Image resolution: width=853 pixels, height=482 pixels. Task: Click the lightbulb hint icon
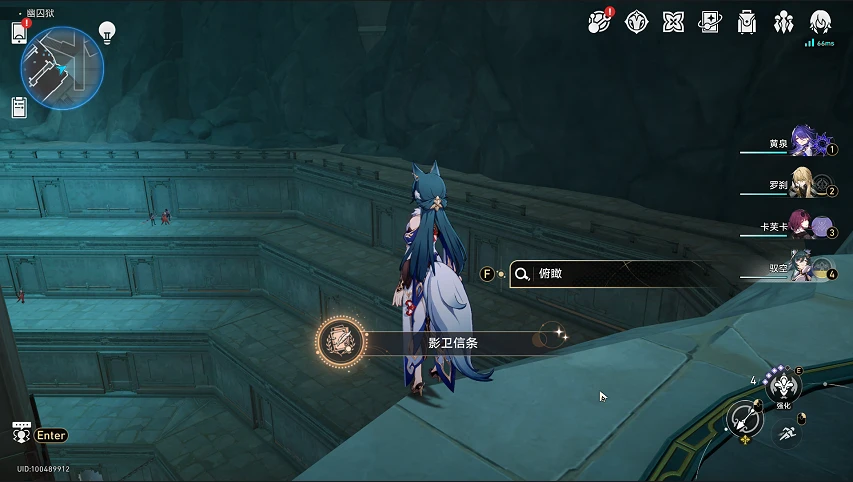click(x=107, y=32)
